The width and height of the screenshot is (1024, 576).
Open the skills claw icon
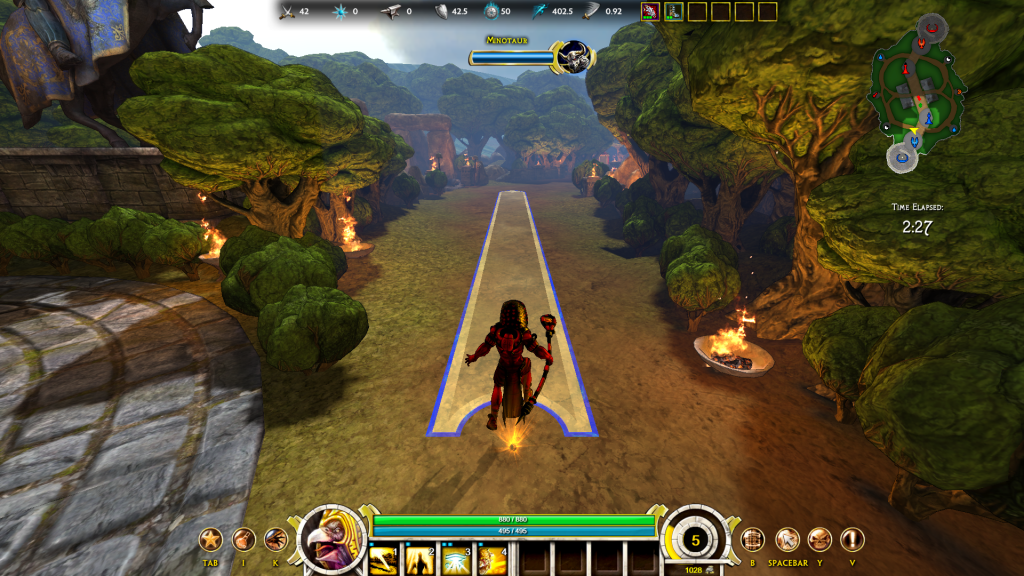[276, 540]
